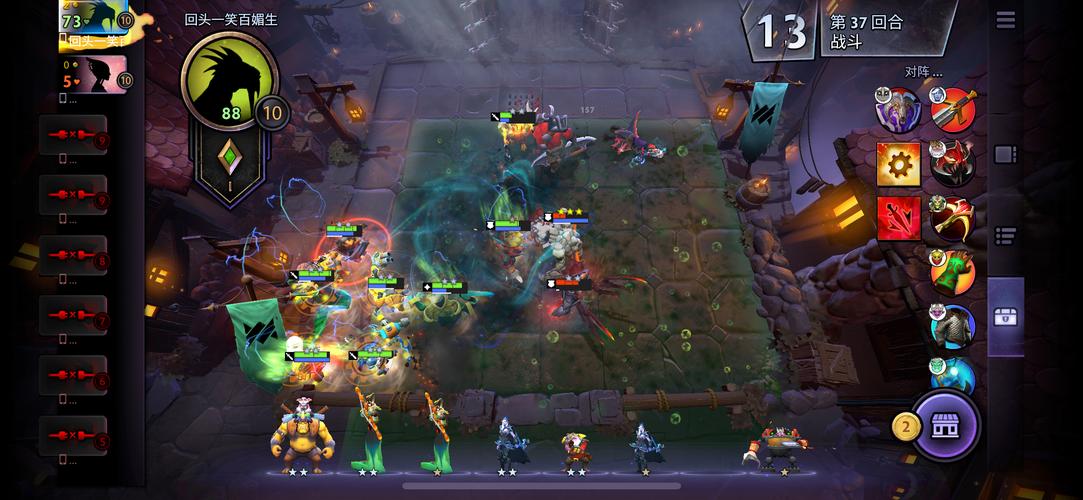Tap the green gem banner under the portrait
1083x500 pixels.
[x=231, y=165]
